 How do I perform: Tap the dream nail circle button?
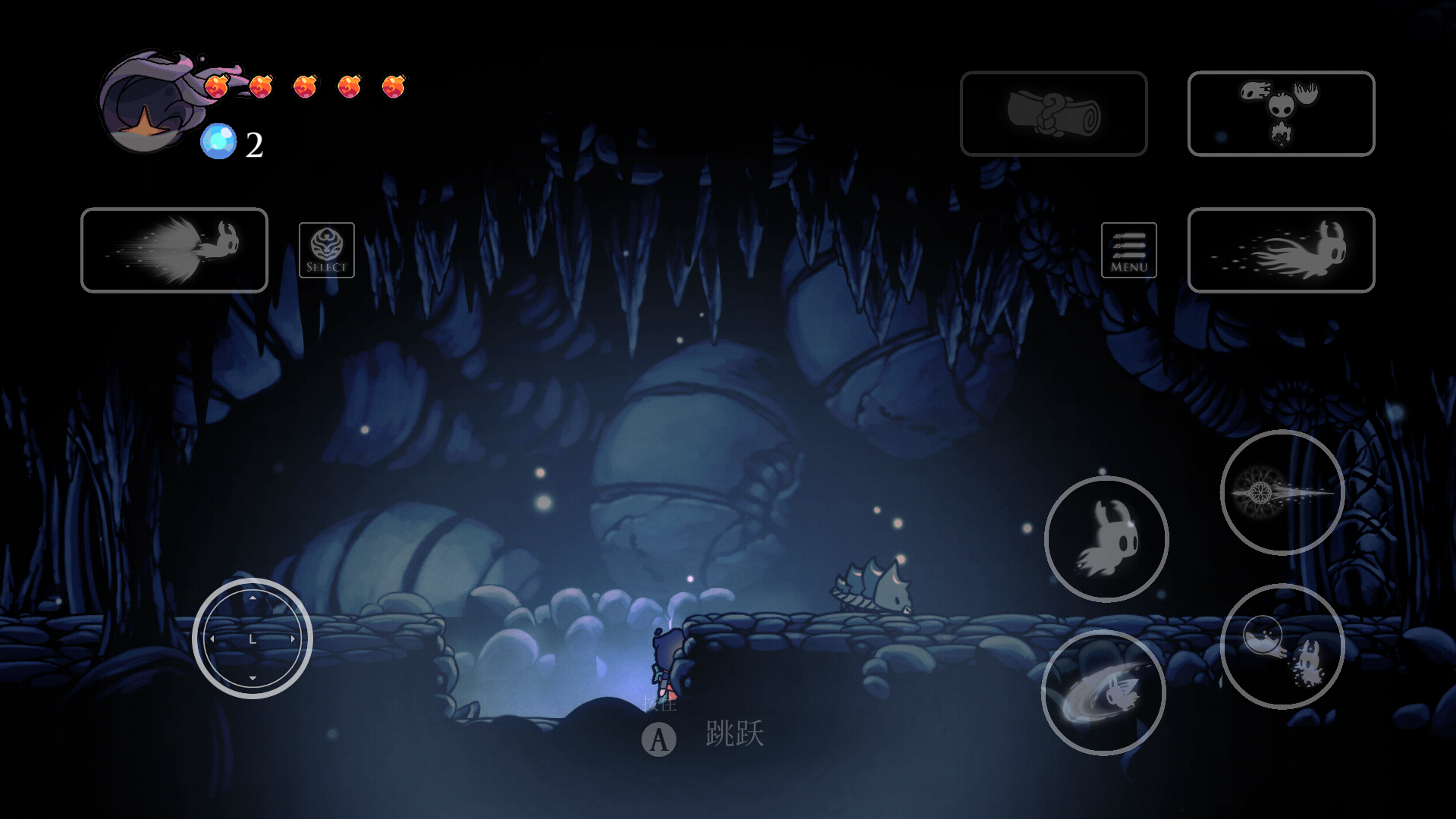(x=1282, y=493)
